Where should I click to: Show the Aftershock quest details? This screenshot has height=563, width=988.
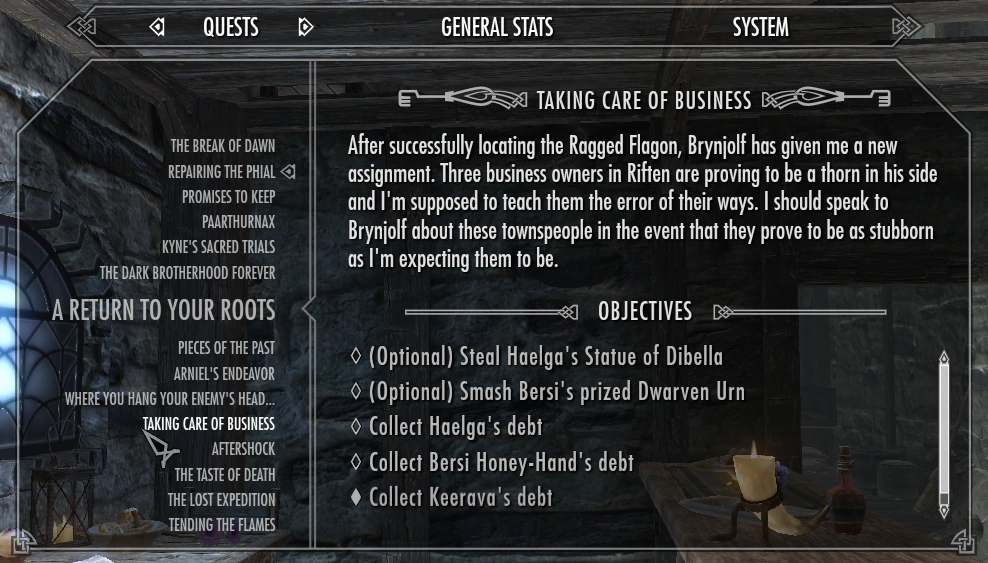coord(243,450)
